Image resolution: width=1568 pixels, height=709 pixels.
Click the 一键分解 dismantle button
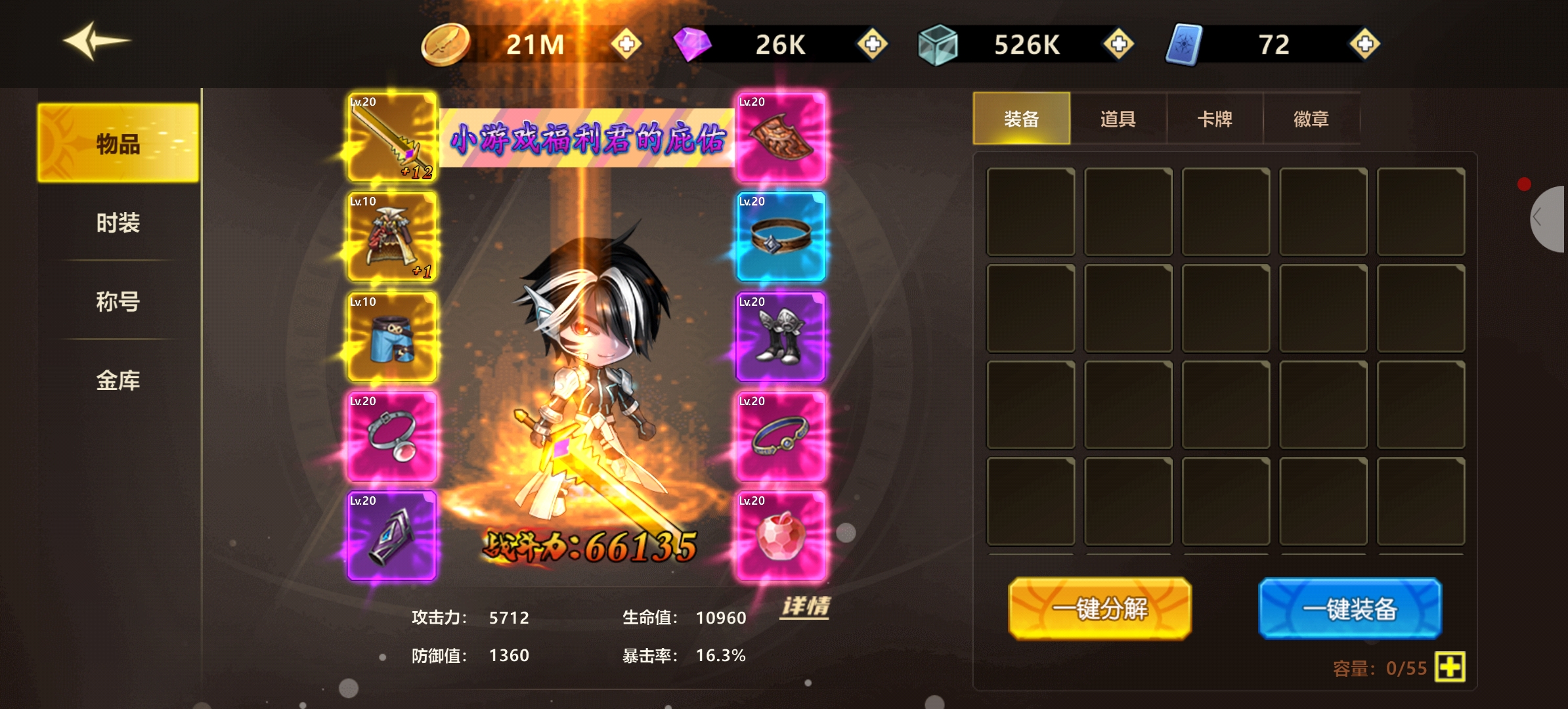(x=1100, y=609)
